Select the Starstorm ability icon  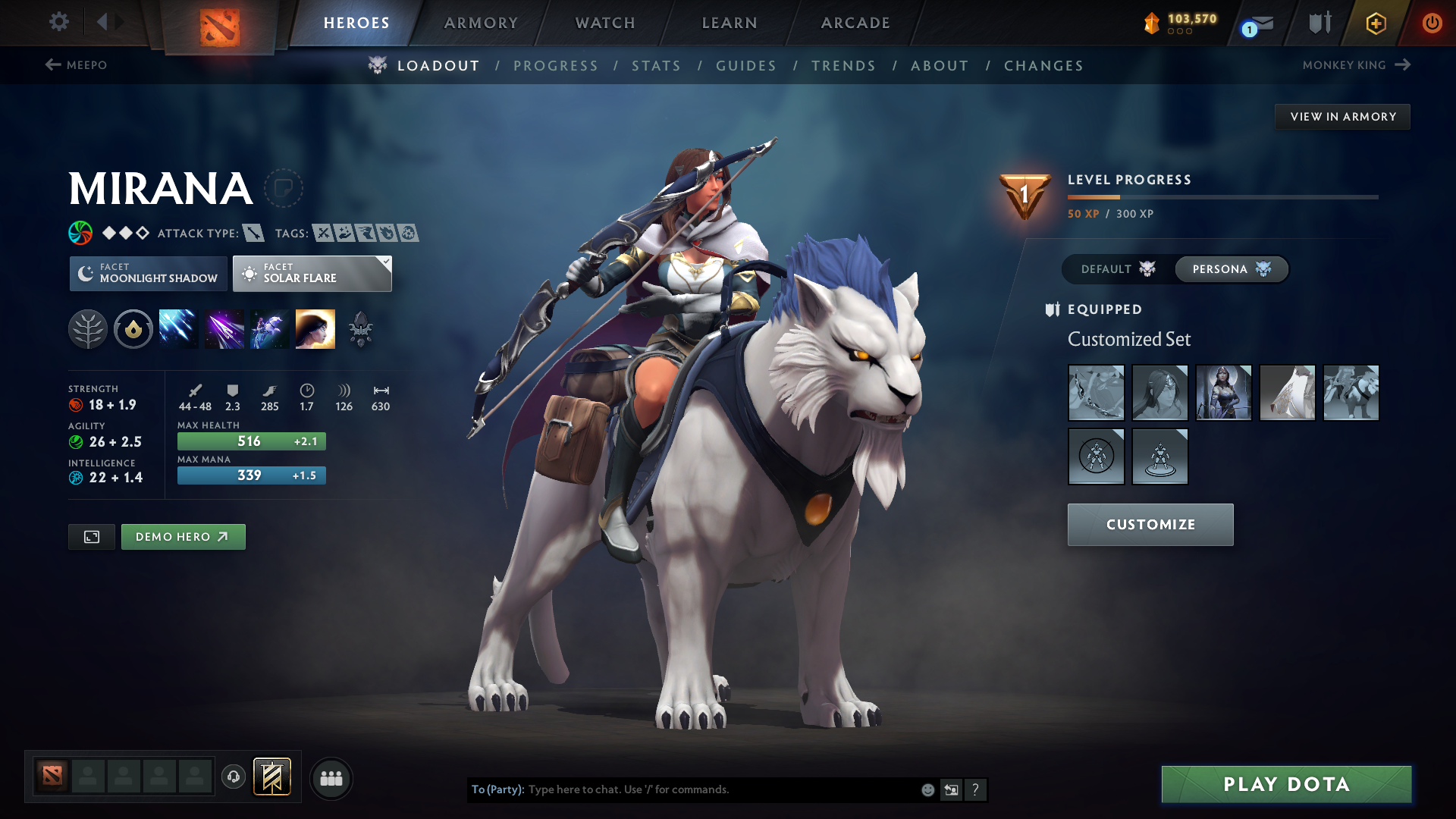pyautogui.click(x=178, y=328)
